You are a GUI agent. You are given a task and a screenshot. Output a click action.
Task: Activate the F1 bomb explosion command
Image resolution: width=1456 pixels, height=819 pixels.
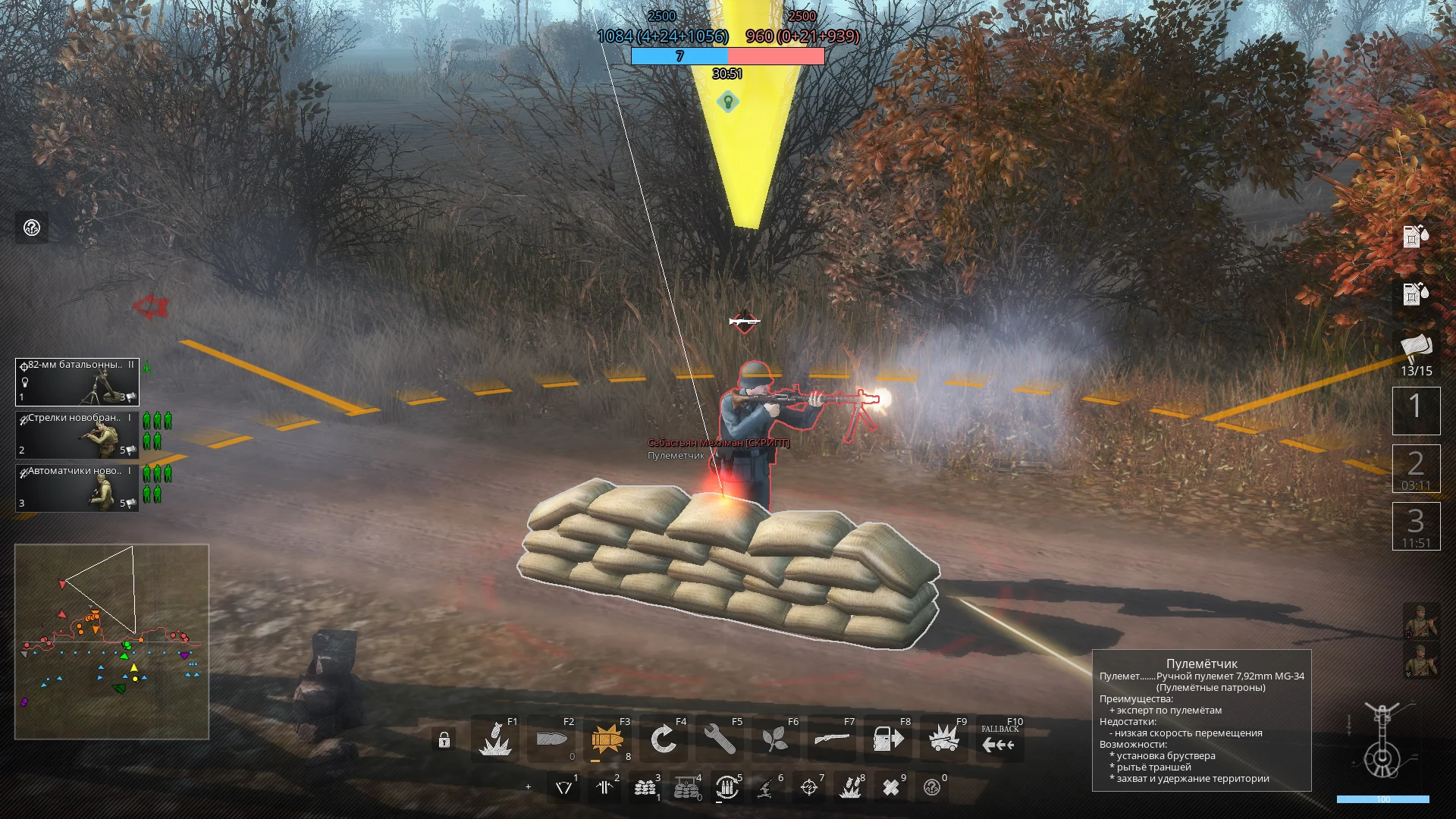[495, 739]
